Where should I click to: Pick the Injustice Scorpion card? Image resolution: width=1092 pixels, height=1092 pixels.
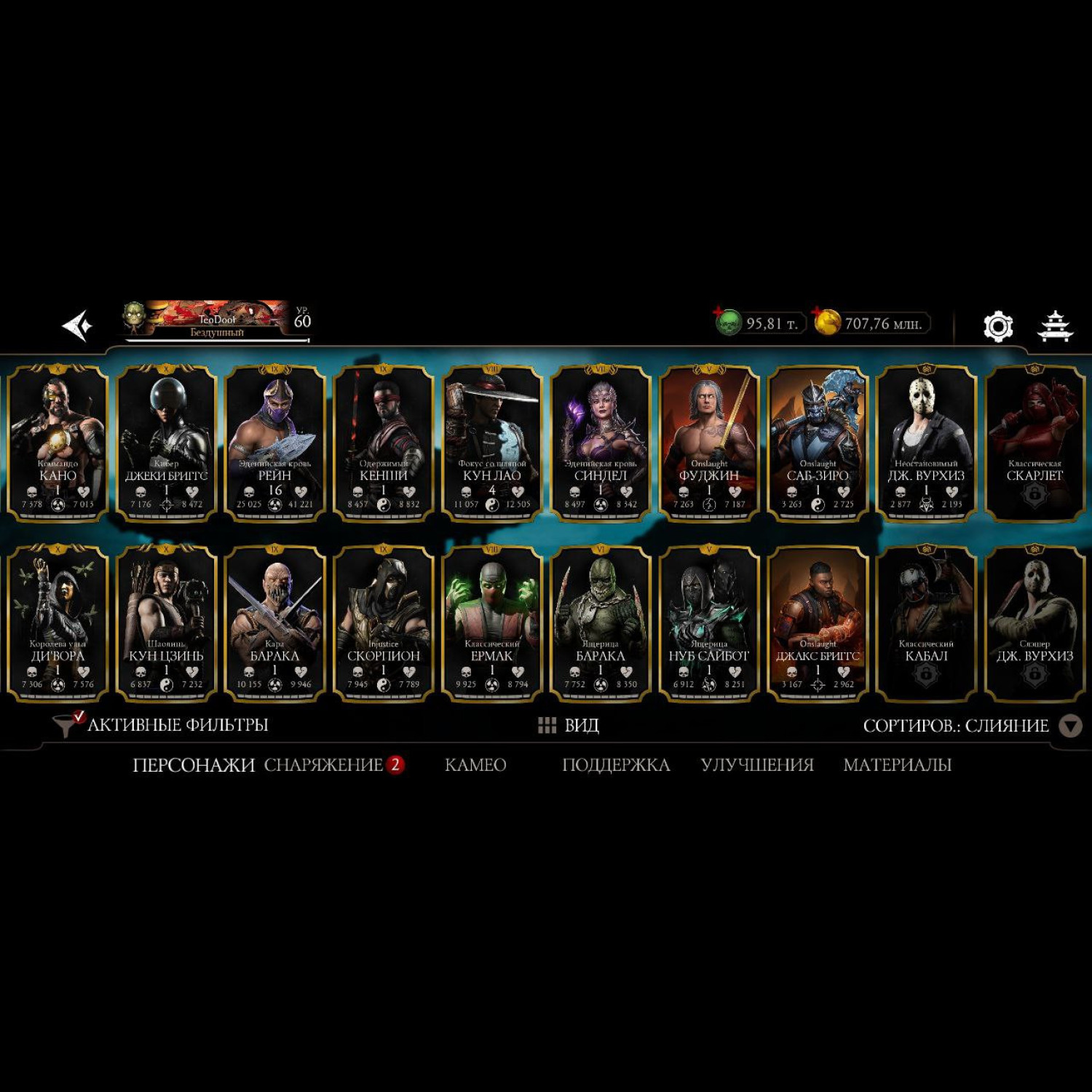pyautogui.click(x=384, y=623)
